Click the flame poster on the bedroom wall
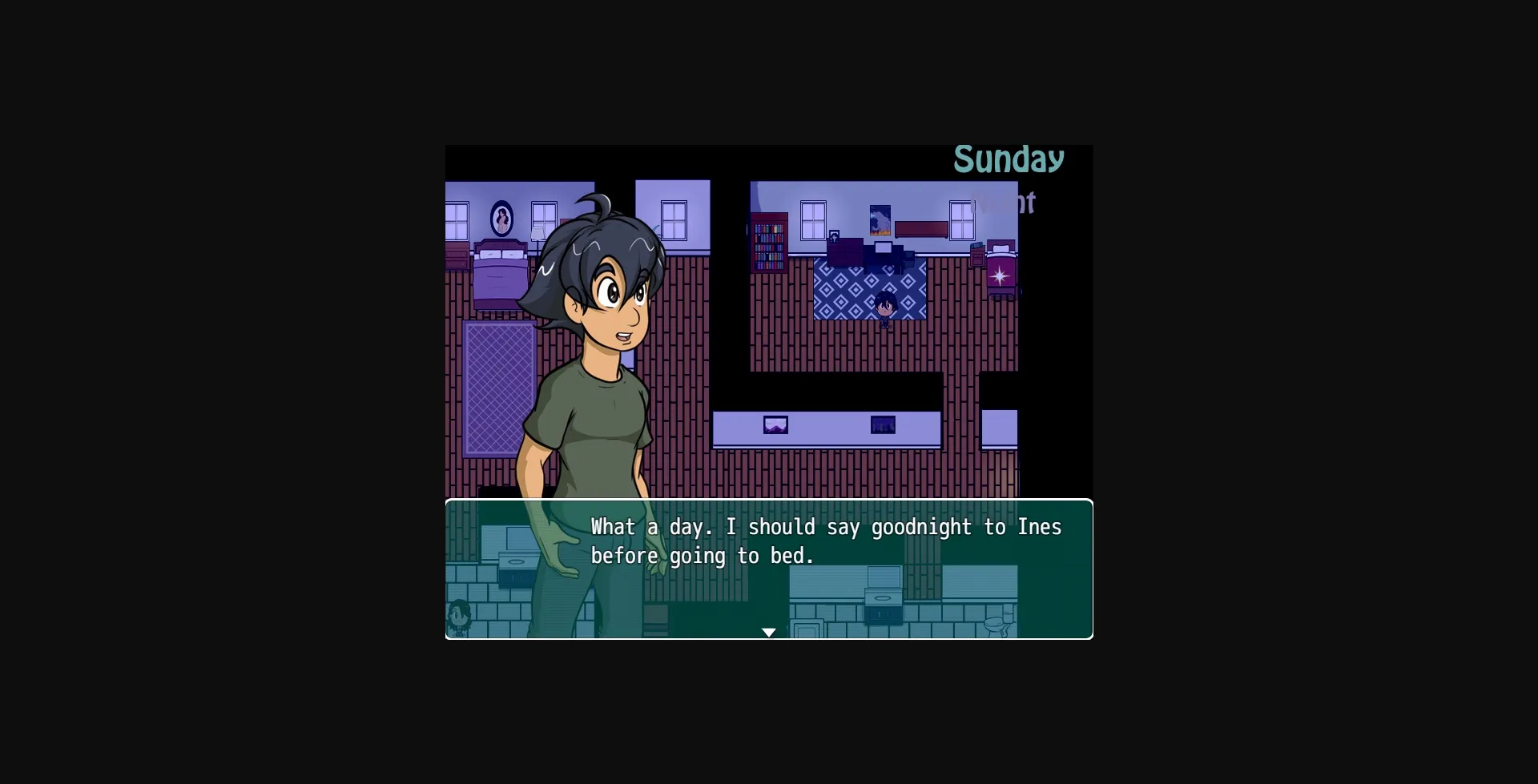The image size is (1538, 784). pos(880,220)
